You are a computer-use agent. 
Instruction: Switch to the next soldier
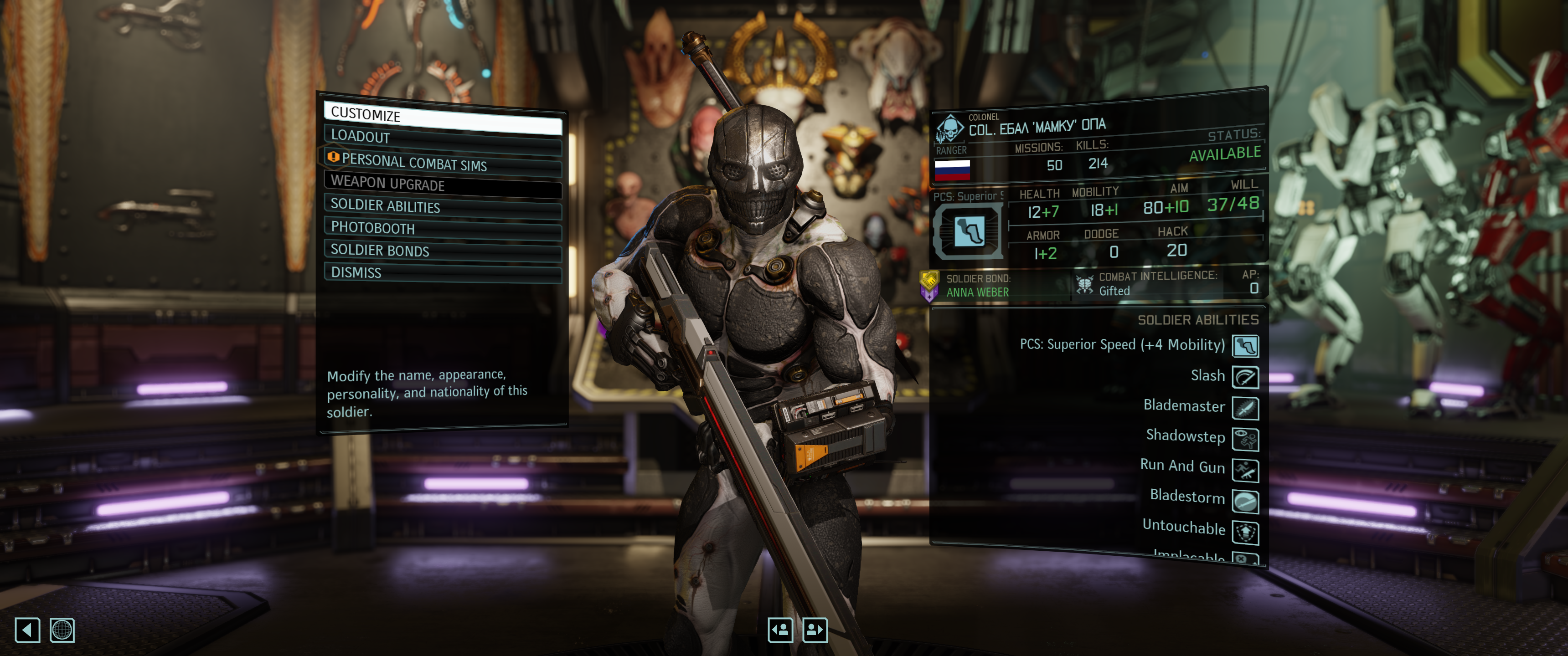815,630
